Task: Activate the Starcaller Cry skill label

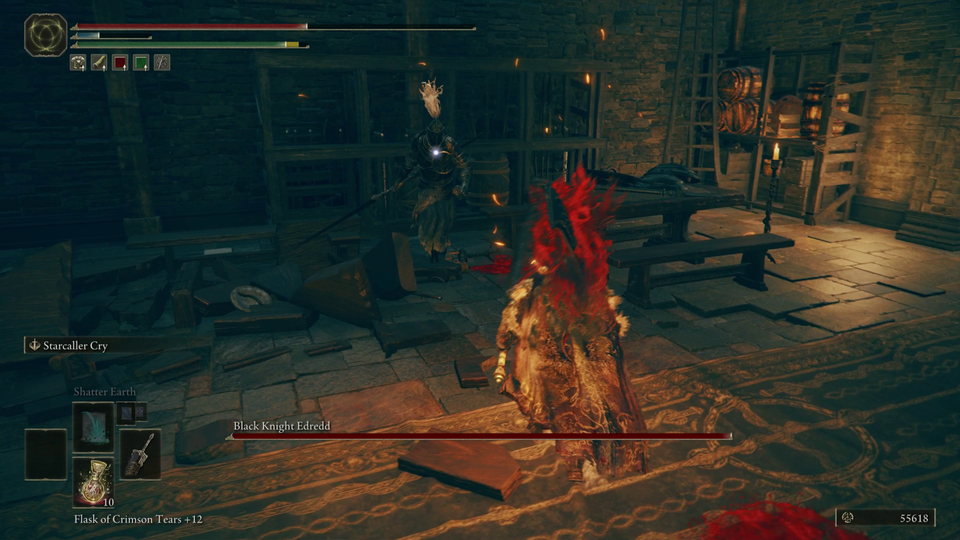Action: click(75, 345)
